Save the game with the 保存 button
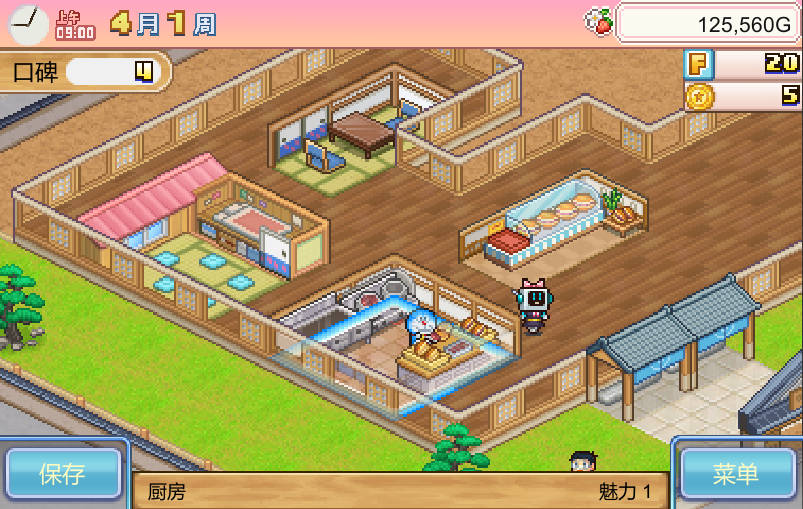 tap(62, 473)
